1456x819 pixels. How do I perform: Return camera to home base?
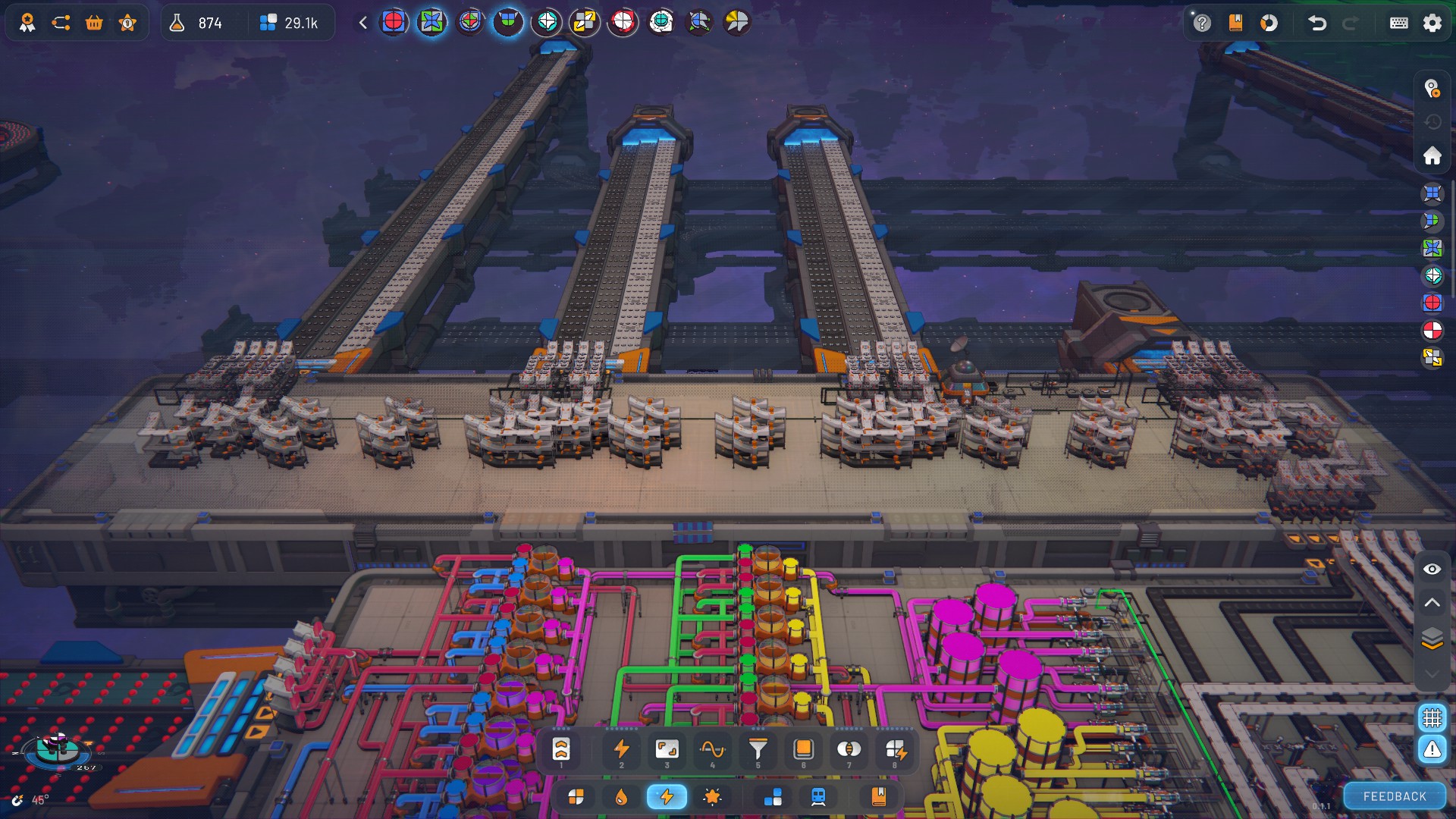click(1432, 156)
